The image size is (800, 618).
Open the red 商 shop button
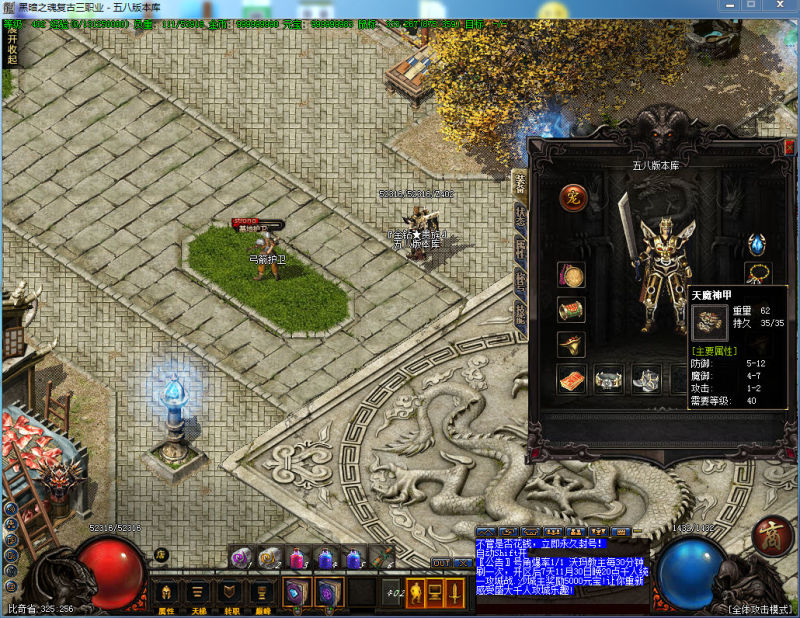click(771, 535)
